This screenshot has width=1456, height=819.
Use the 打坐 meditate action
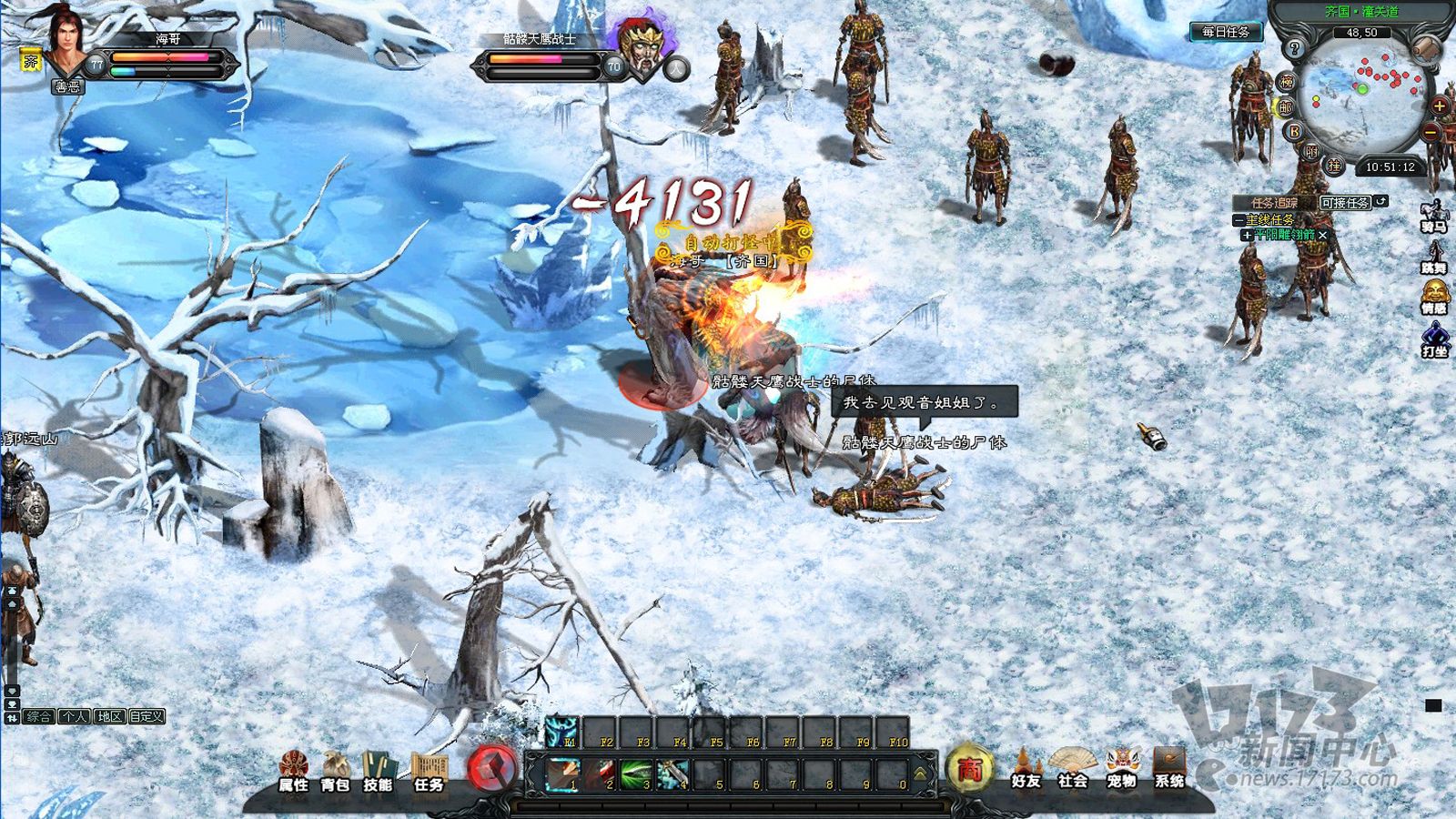click(1434, 340)
